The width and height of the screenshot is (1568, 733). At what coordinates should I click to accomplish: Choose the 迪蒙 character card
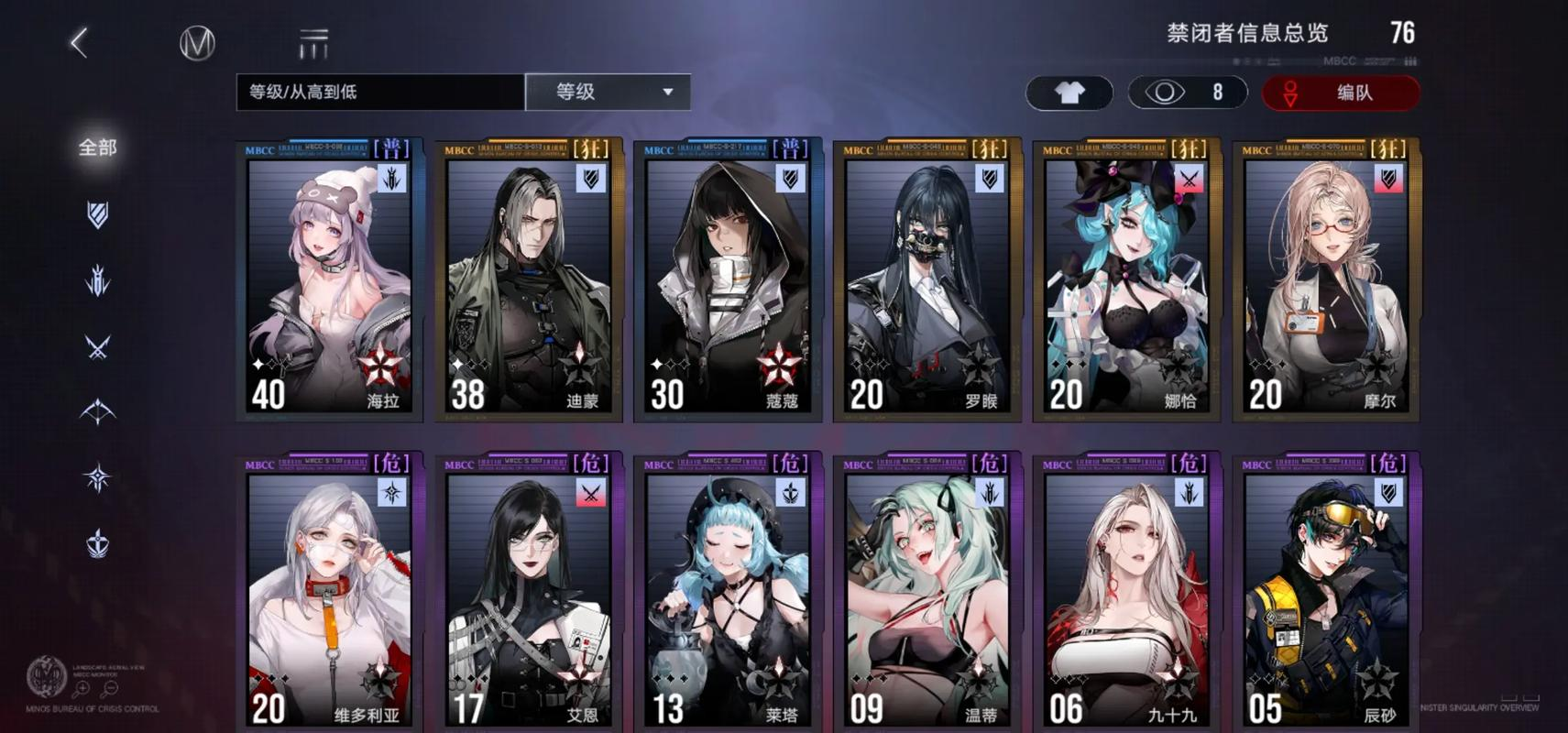(529, 279)
